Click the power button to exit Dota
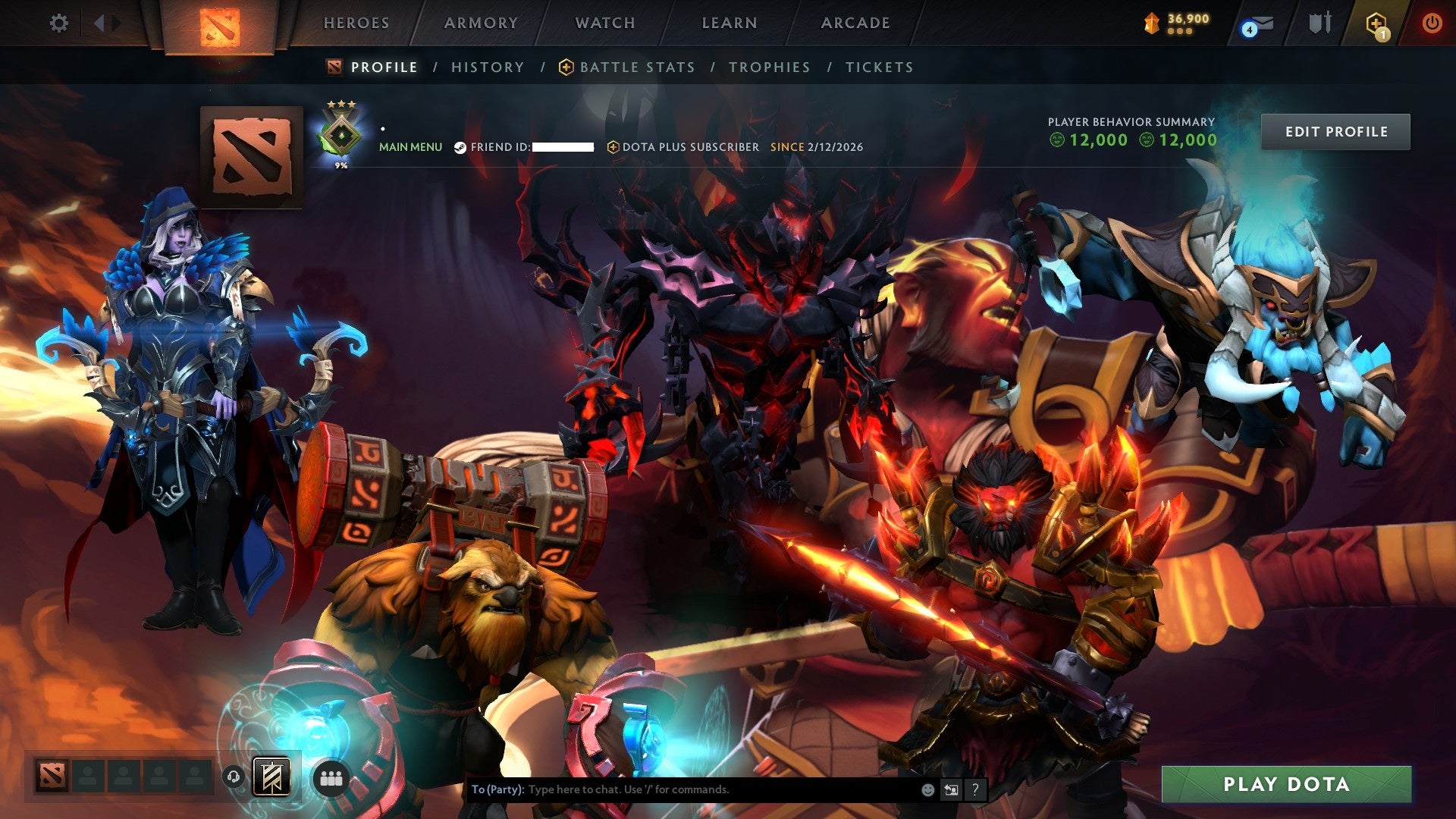Viewport: 1456px width, 819px height. [1432, 23]
